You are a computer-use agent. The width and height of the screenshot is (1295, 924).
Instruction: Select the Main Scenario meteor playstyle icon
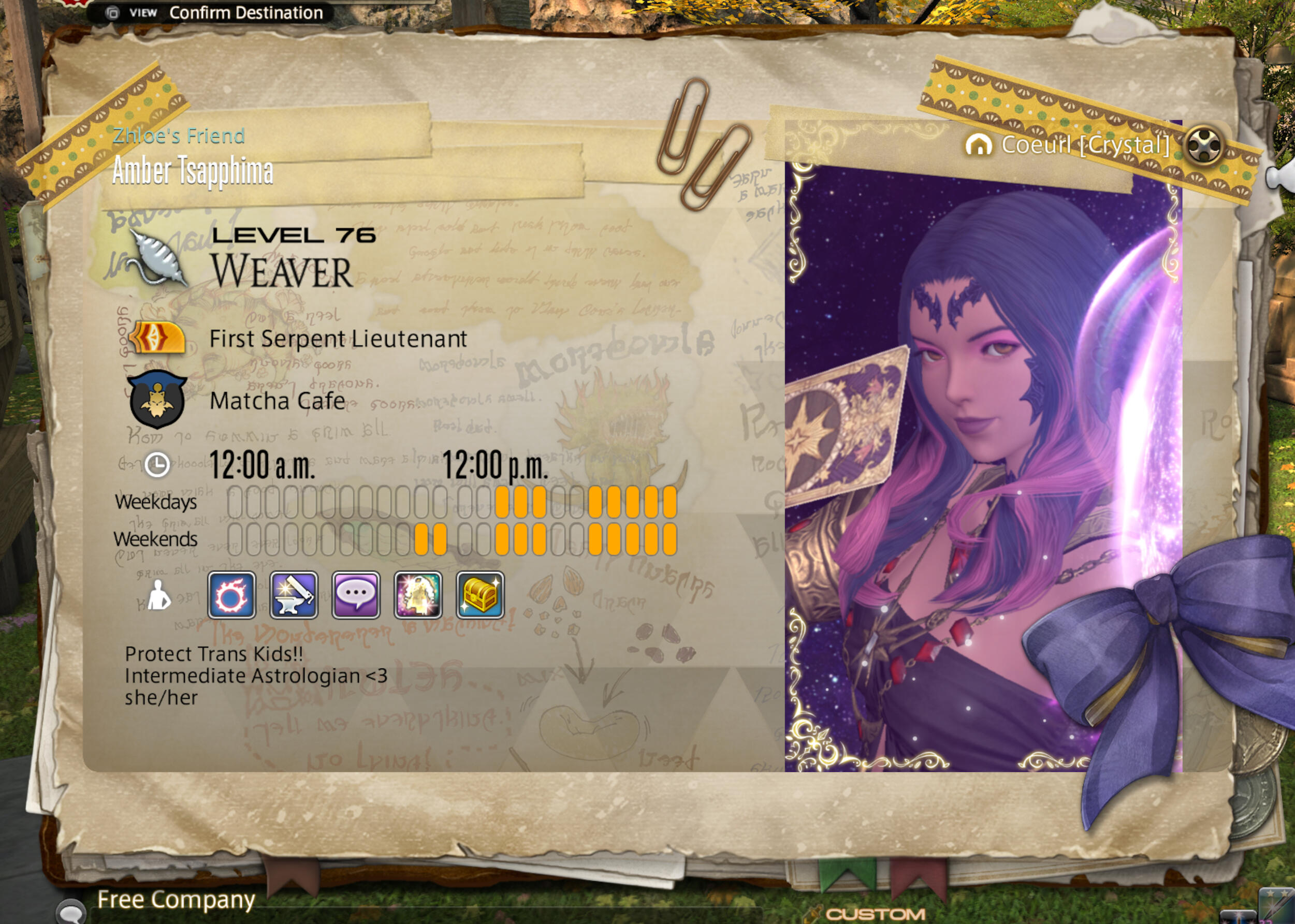coord(231,595)
